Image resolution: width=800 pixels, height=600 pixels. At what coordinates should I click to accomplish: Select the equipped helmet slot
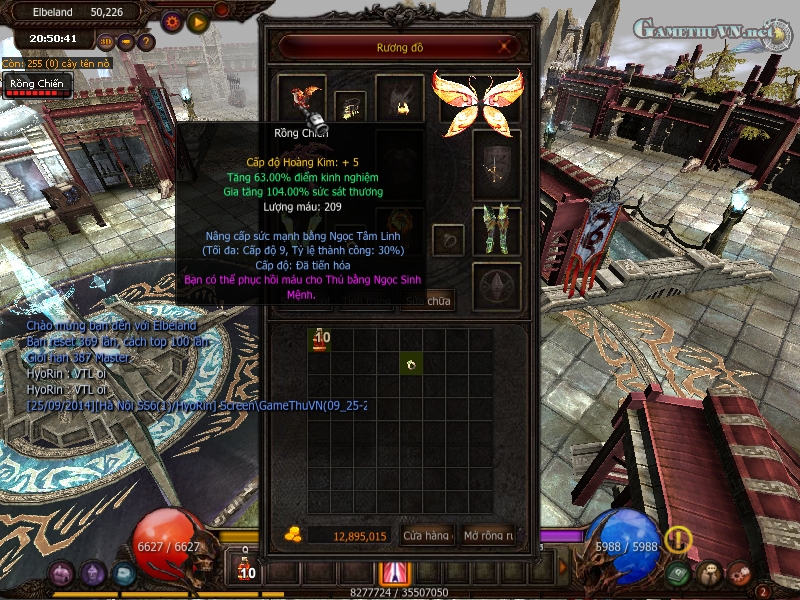(399, 98)
